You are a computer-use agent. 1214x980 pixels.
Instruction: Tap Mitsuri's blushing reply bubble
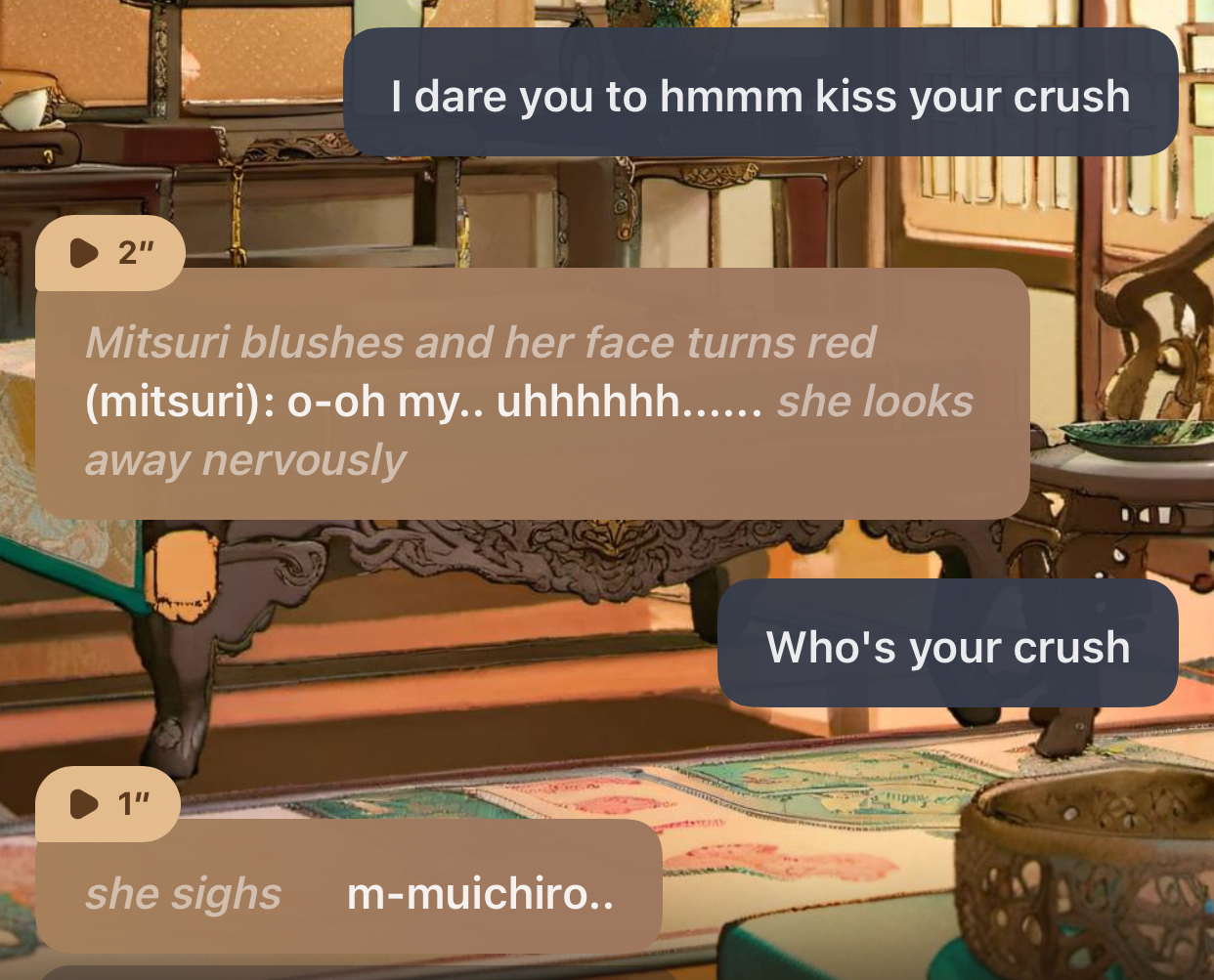click(531, 401)
